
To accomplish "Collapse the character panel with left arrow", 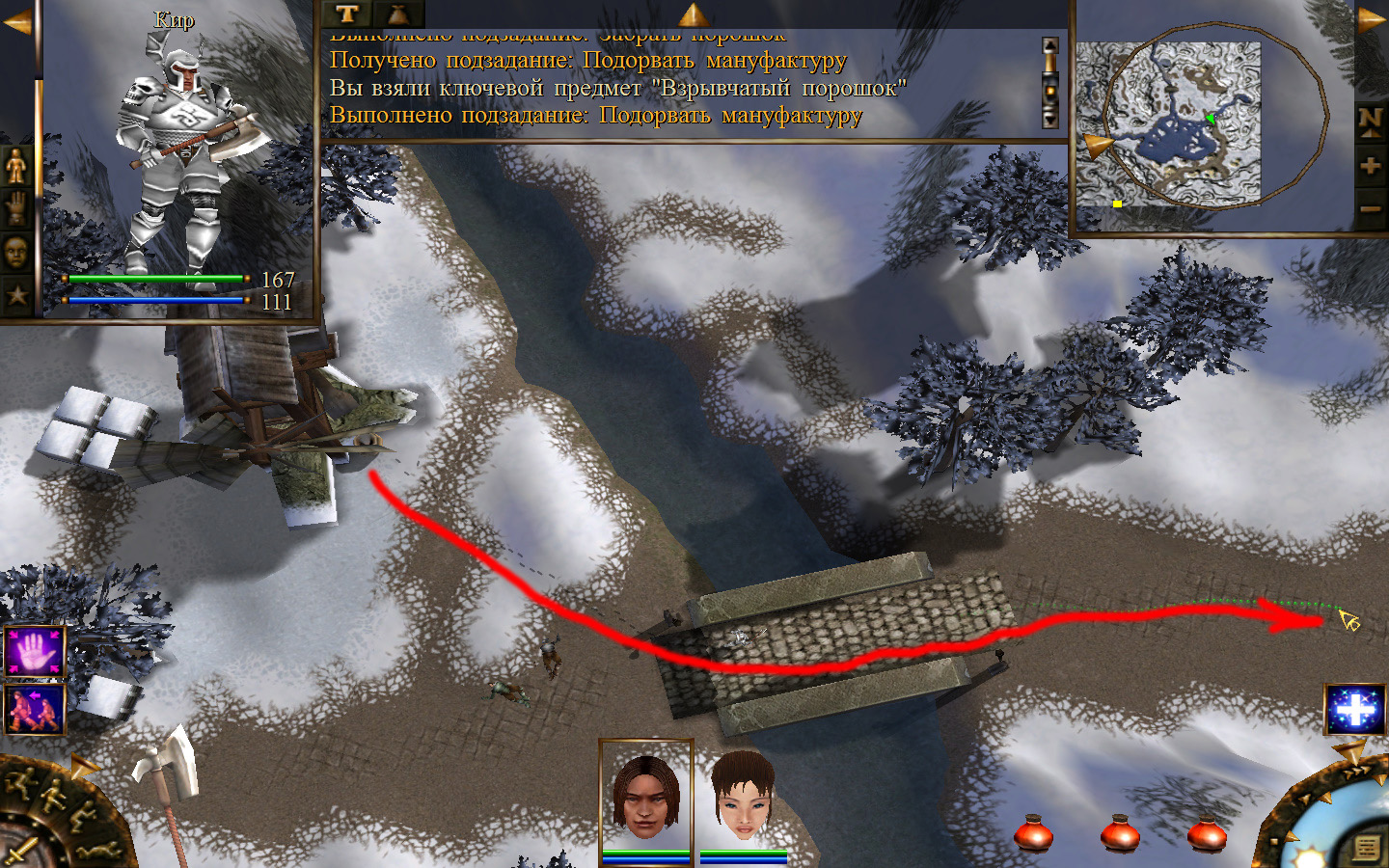I will (x=17, y=21).
